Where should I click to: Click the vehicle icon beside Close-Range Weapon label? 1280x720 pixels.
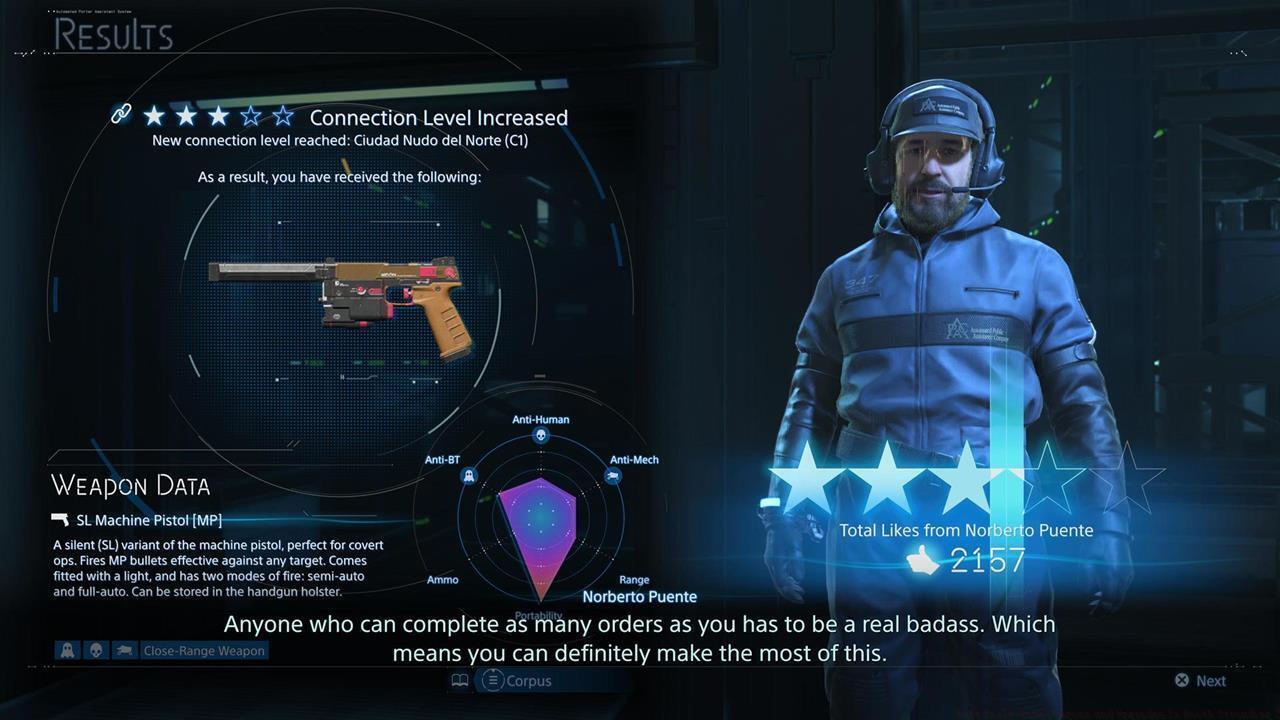pyautogui.click(x=123, y=650)
